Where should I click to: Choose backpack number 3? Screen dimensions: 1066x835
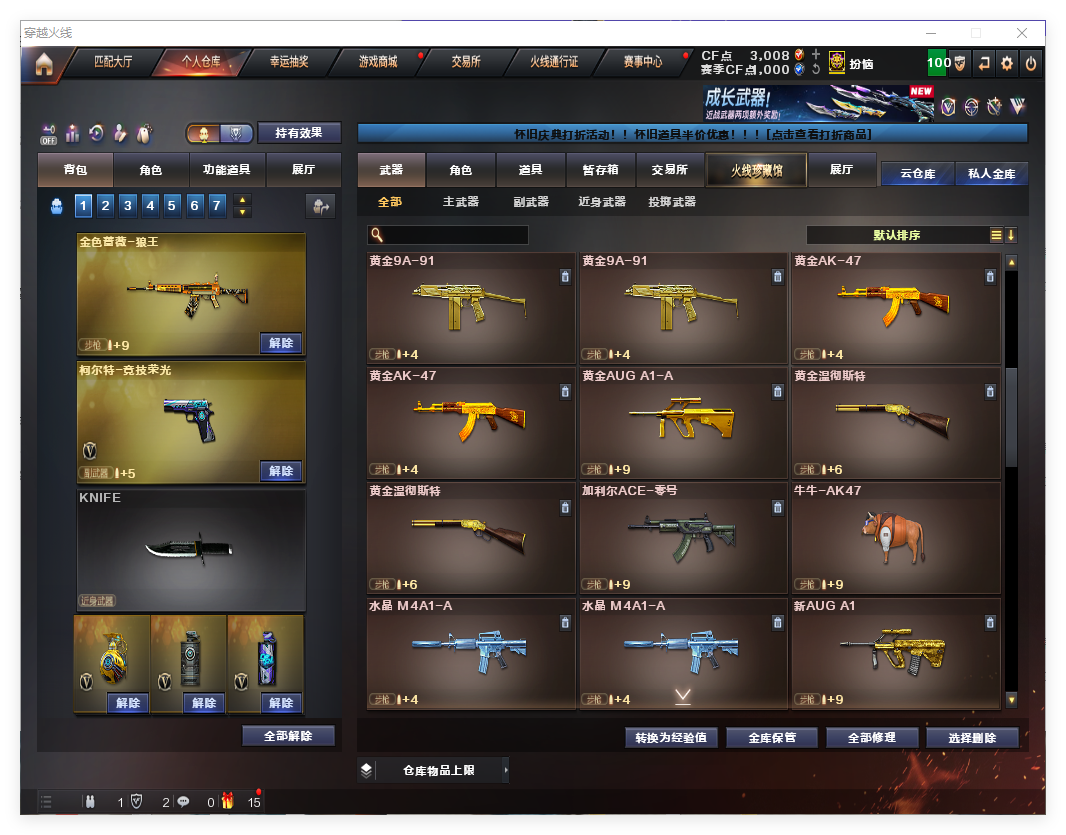coord(128,206)
